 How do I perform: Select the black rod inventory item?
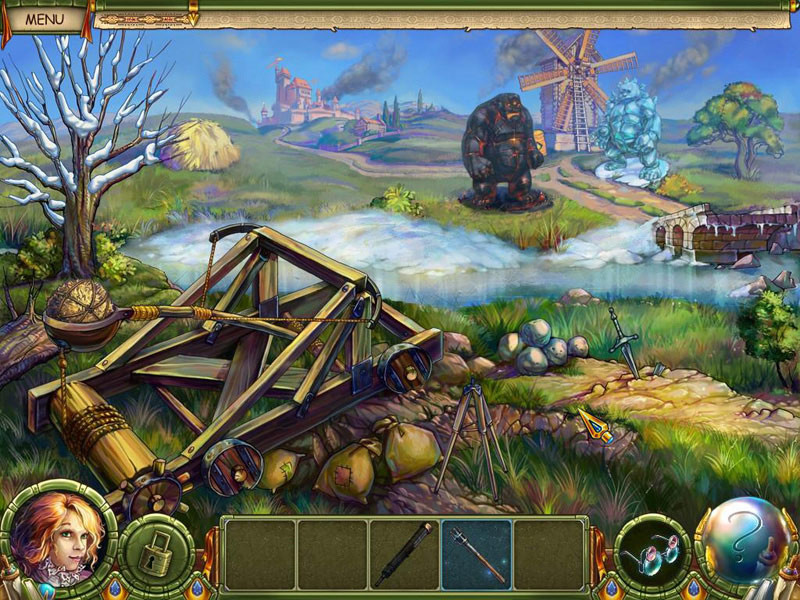click(x=404, y=553)
